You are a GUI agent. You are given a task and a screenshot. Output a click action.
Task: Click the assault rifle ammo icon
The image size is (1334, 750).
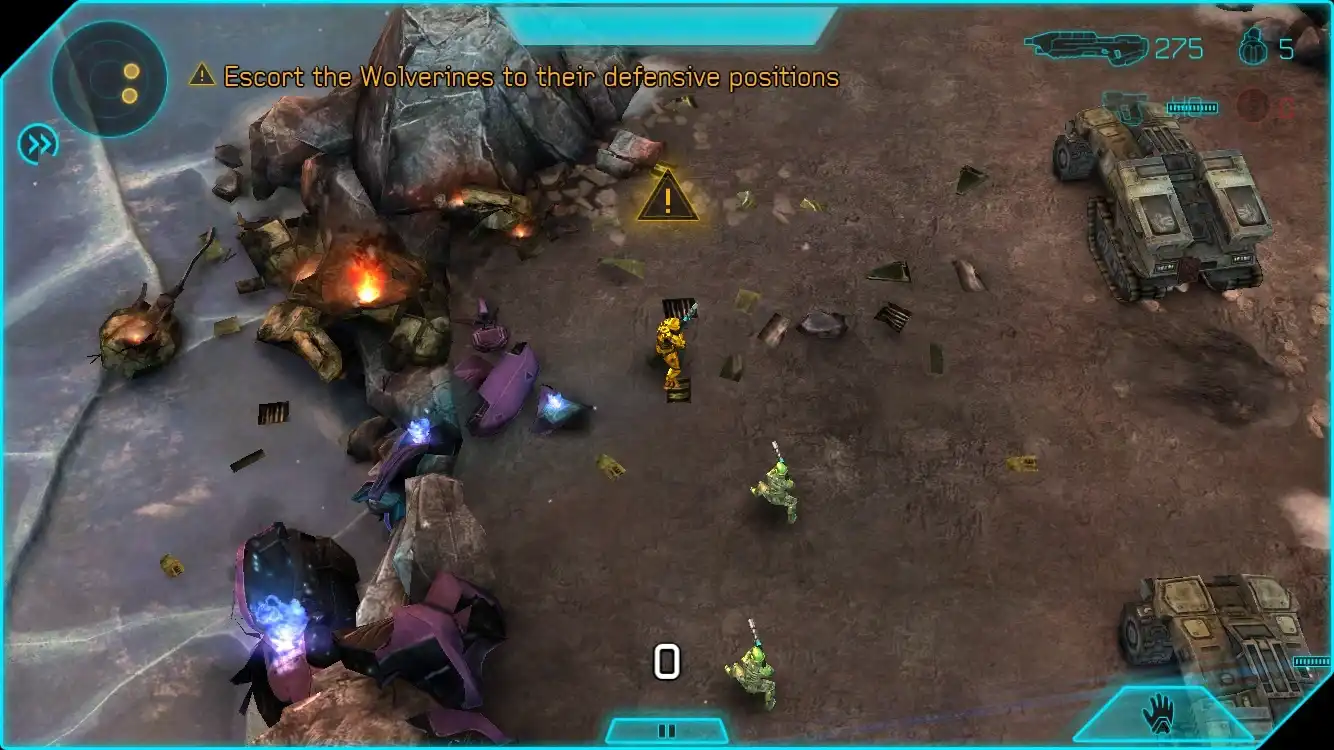1085,45
